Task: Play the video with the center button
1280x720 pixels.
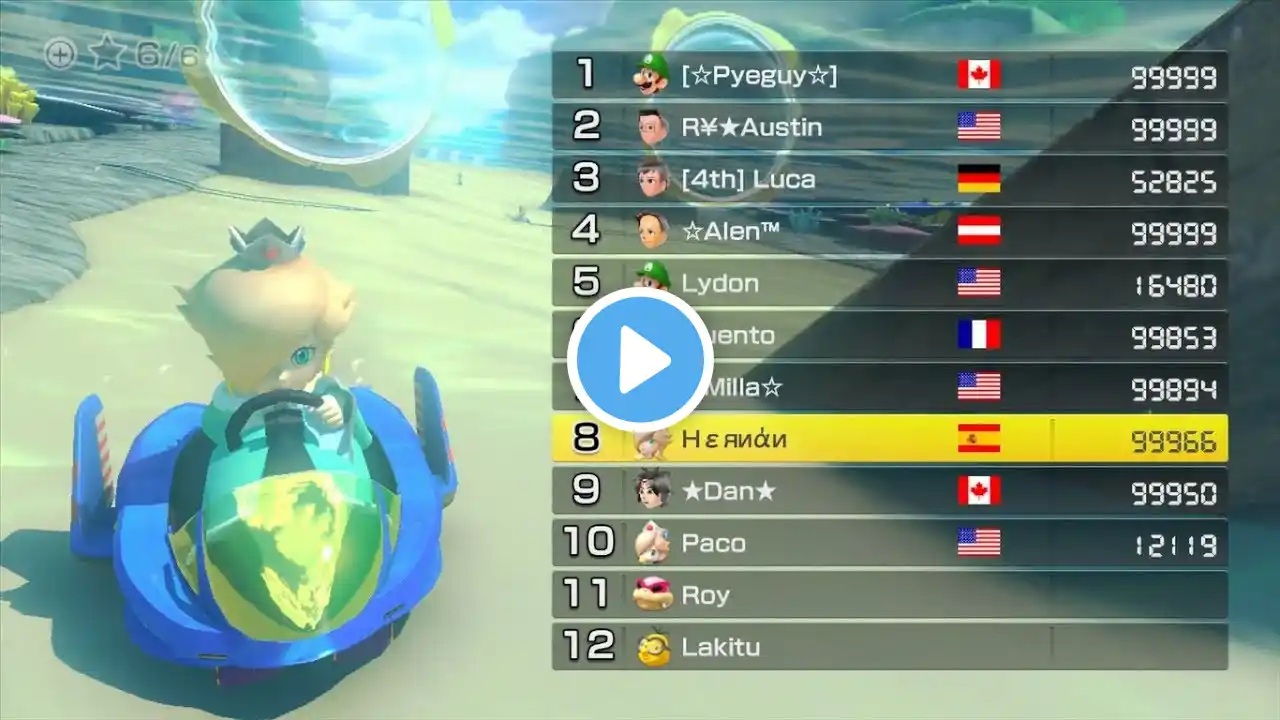Action: pos(640,360)
